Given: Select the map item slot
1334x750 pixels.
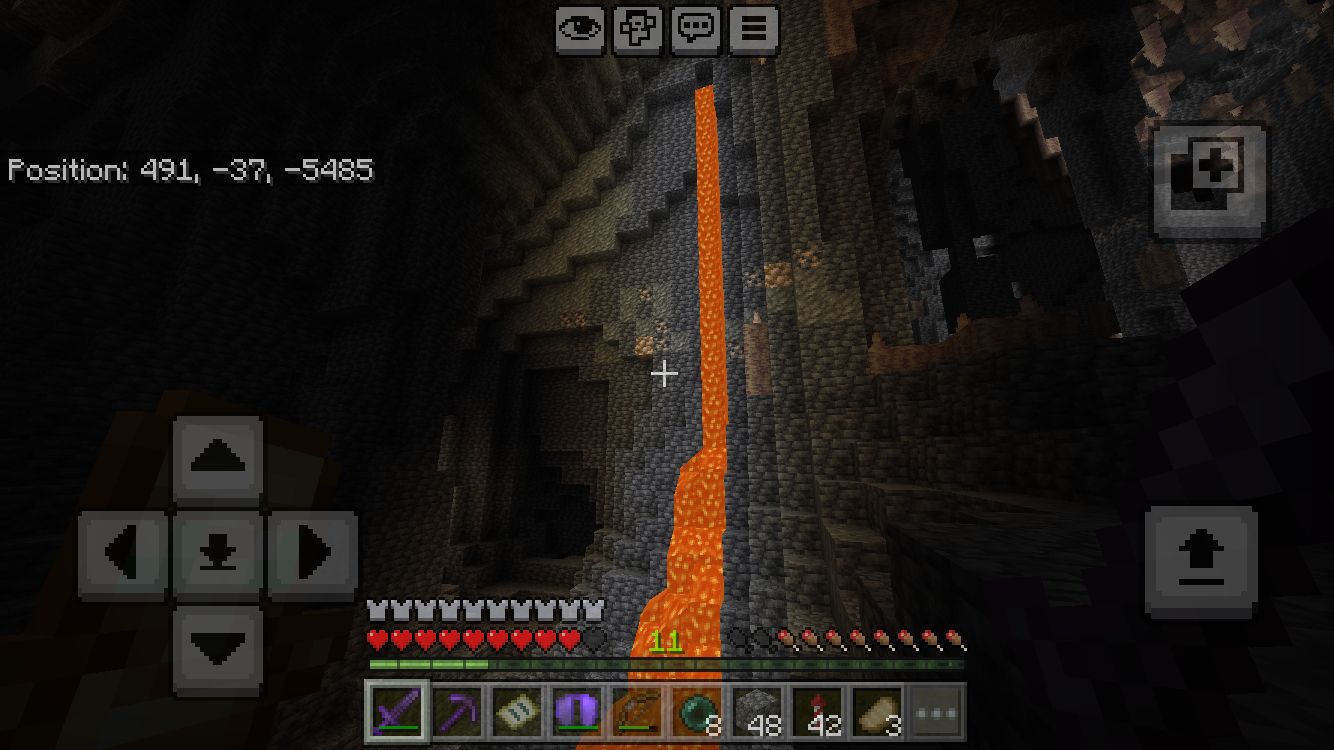Looking at the screenshot, I should pyautogui.click(x=517, y=713).
